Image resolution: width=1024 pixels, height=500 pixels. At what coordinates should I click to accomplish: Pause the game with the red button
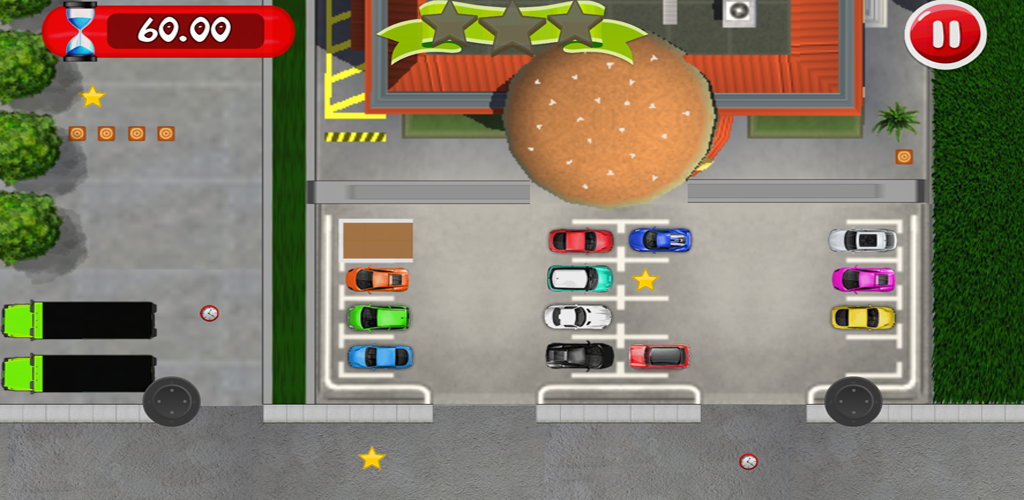point(945,35)
